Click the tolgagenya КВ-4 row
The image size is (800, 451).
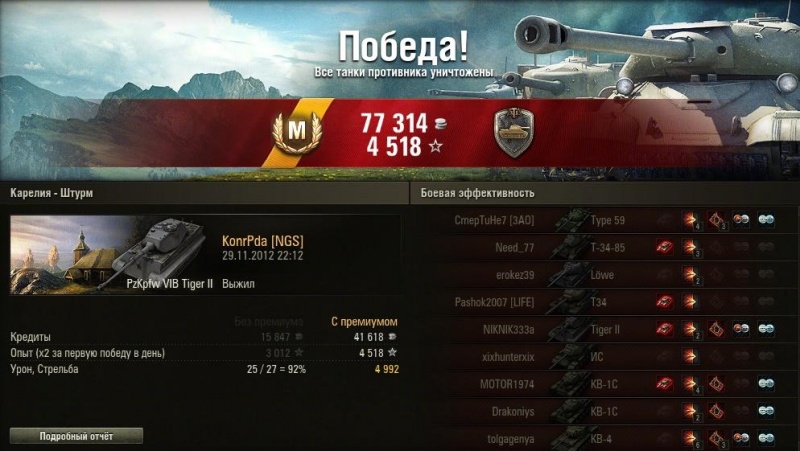coord(600,436)
